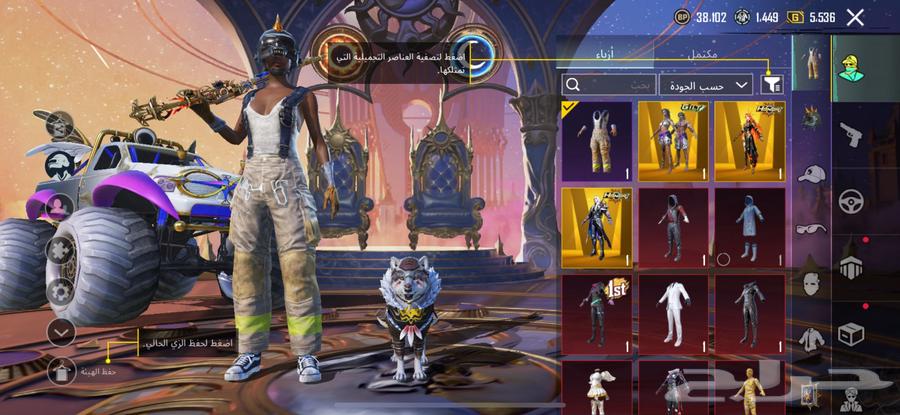Open the steering wheel vehicles category
Screen dimensions: 900x415
(x=851, y=199)
